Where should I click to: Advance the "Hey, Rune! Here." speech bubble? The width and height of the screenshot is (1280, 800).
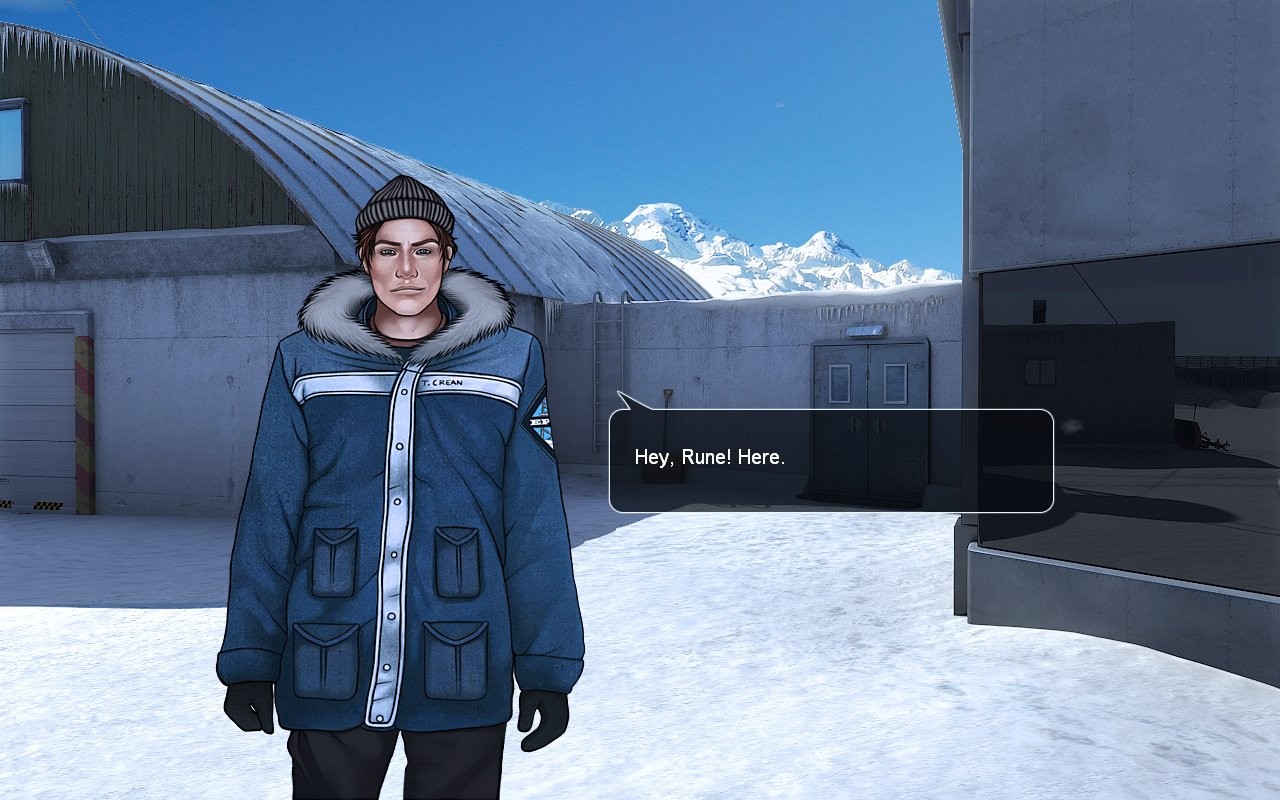click(831, 460)
